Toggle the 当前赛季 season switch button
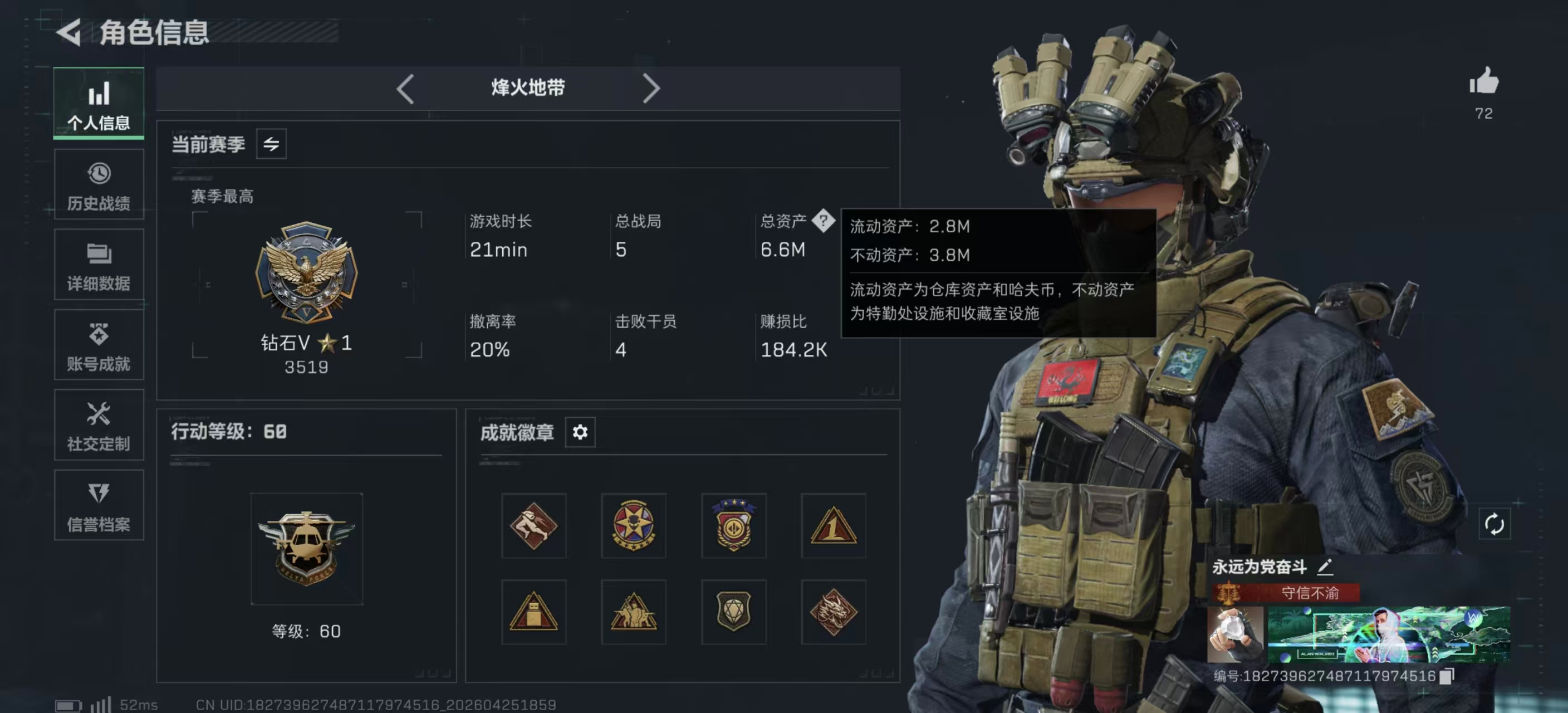 (272, 144)
